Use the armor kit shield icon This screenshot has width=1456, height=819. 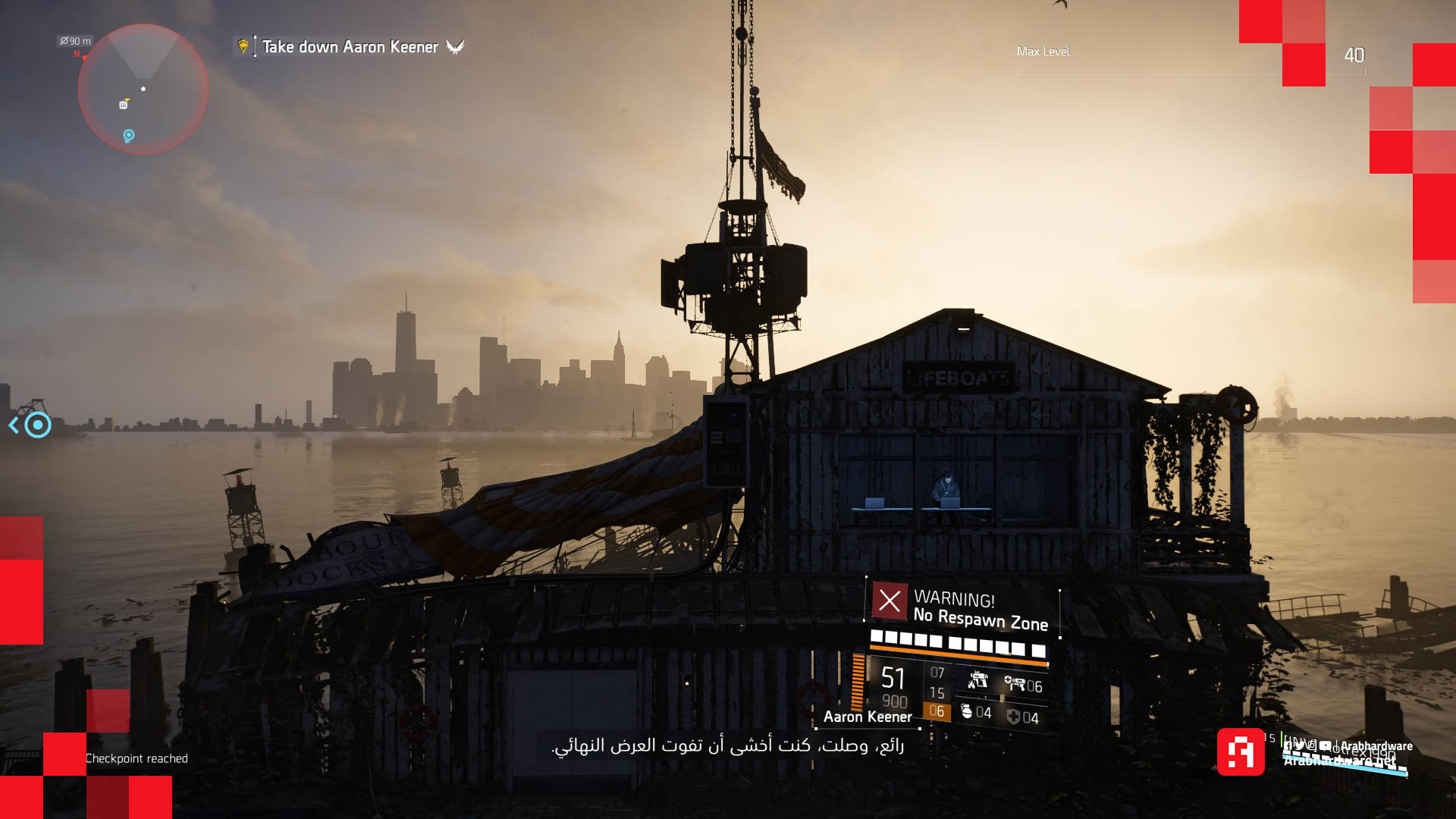[1013, 717]
